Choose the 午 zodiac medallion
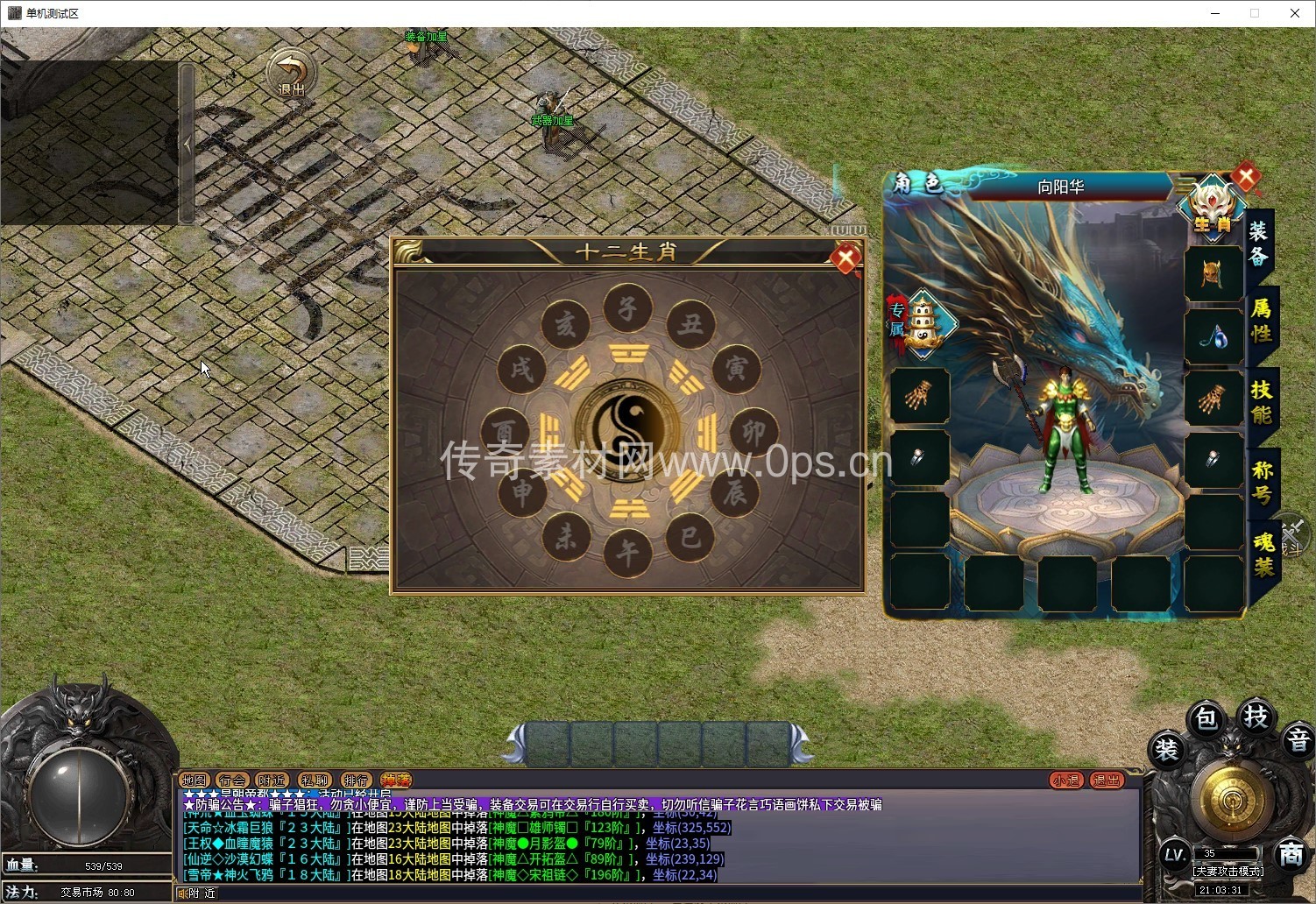This screenshot has height=904, width=1316. click(x=627, y=553)
